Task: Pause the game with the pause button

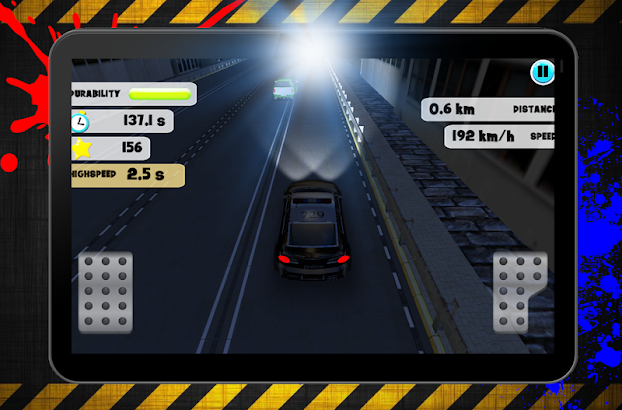Action: [542, 72]
